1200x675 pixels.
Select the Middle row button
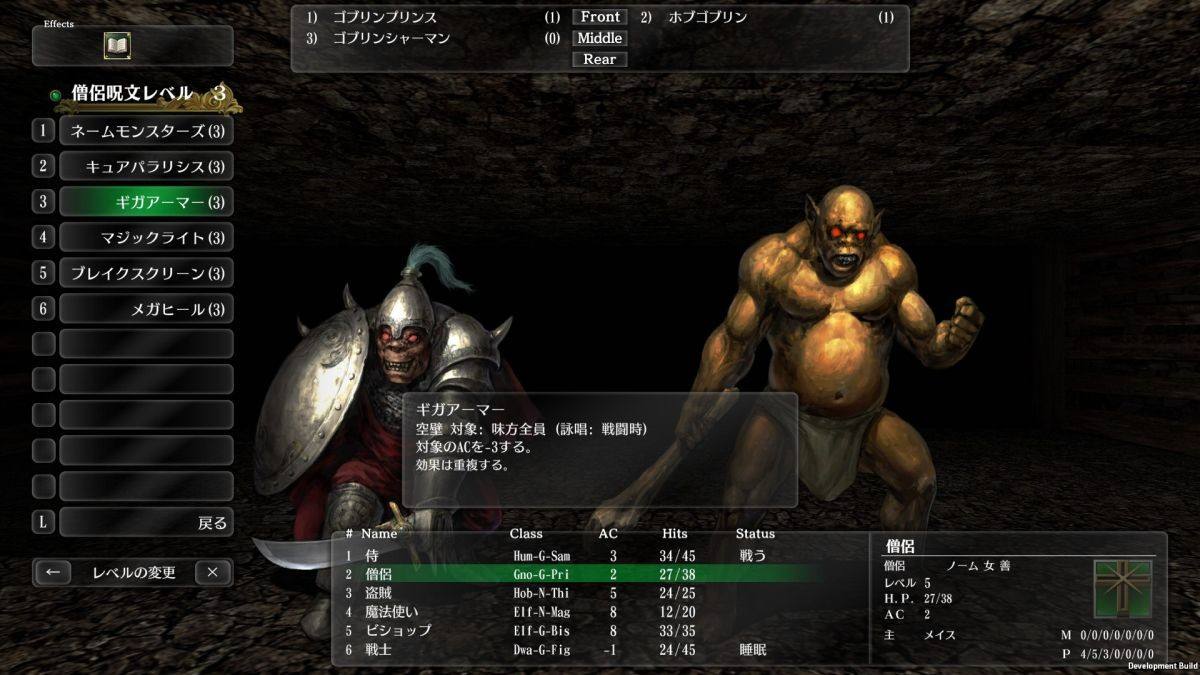(x=600, y=38)
